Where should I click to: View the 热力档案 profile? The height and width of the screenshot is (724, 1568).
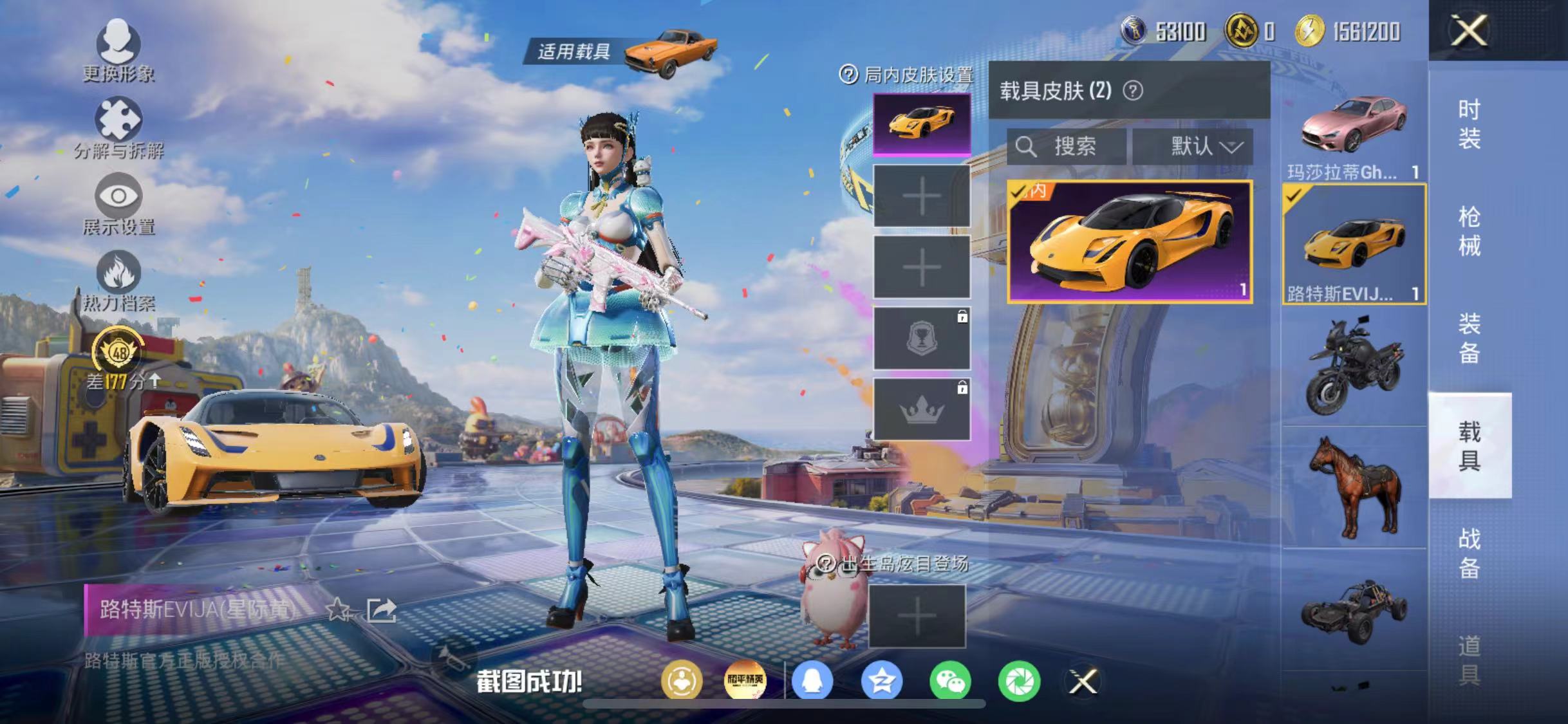point(120,280)
